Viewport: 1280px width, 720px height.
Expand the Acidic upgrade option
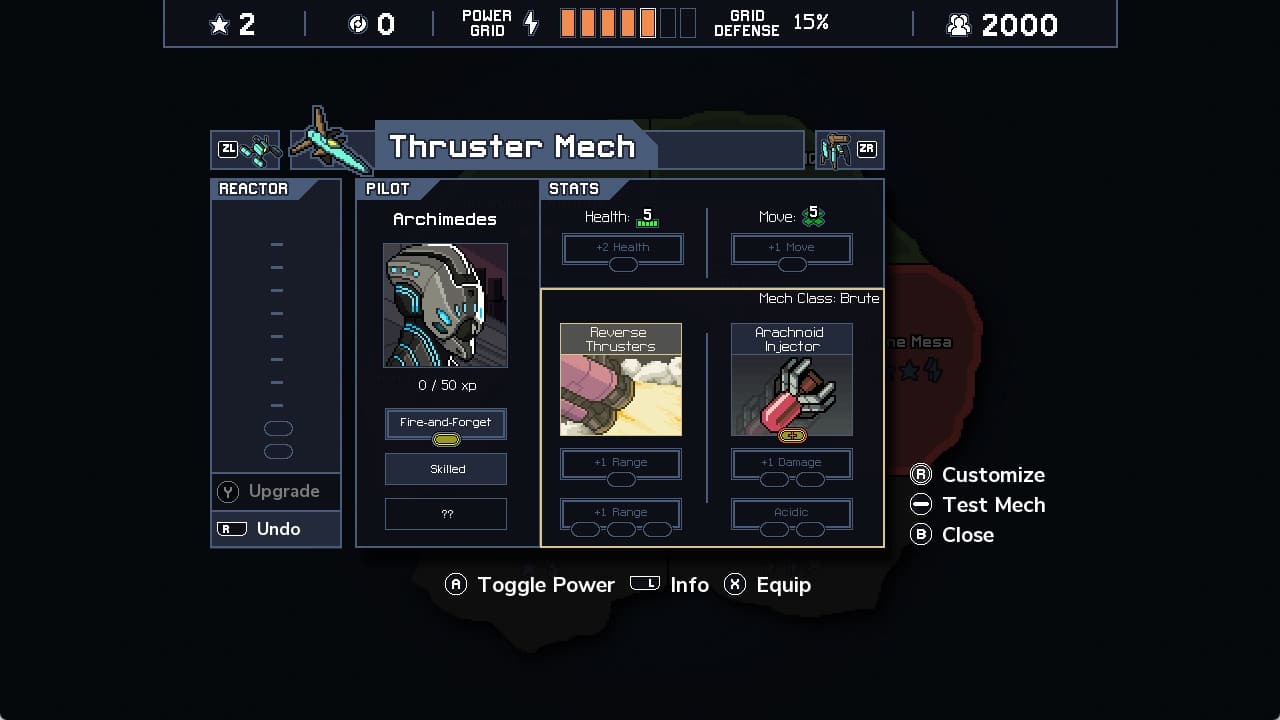tap(791, 512)
